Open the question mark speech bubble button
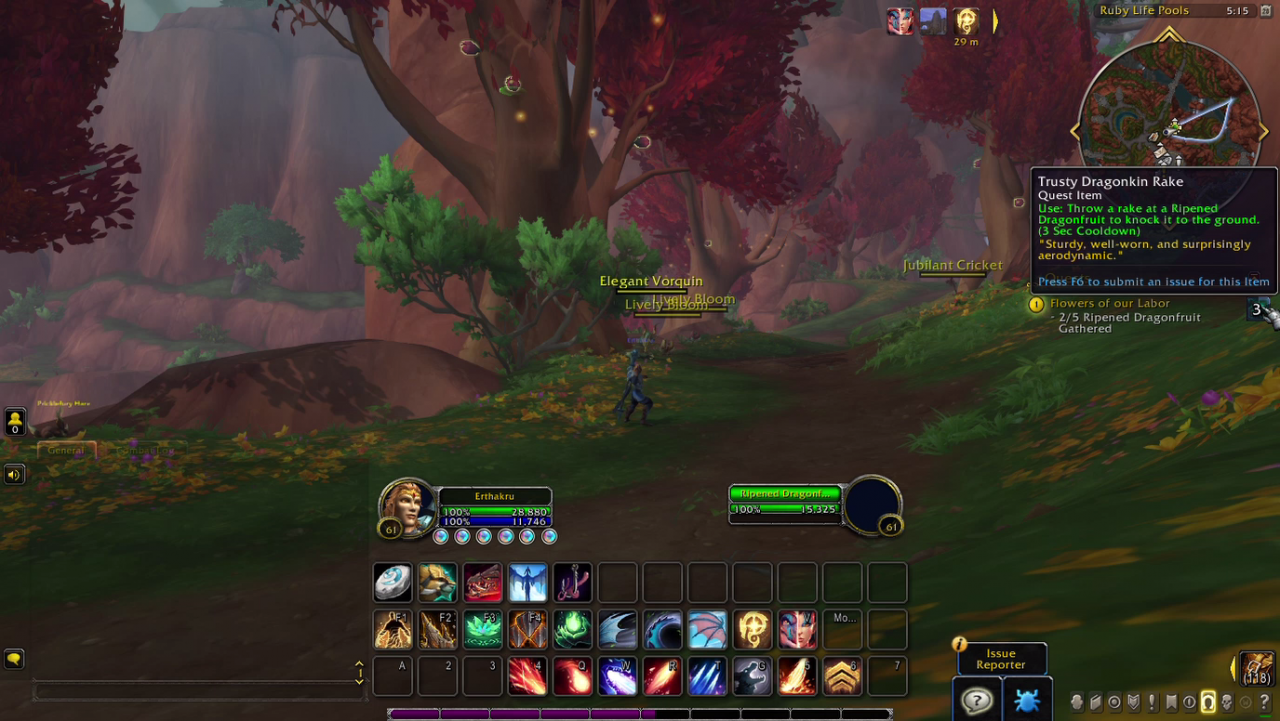This screenshot has height=721, width=1280. tap(976, 700)
